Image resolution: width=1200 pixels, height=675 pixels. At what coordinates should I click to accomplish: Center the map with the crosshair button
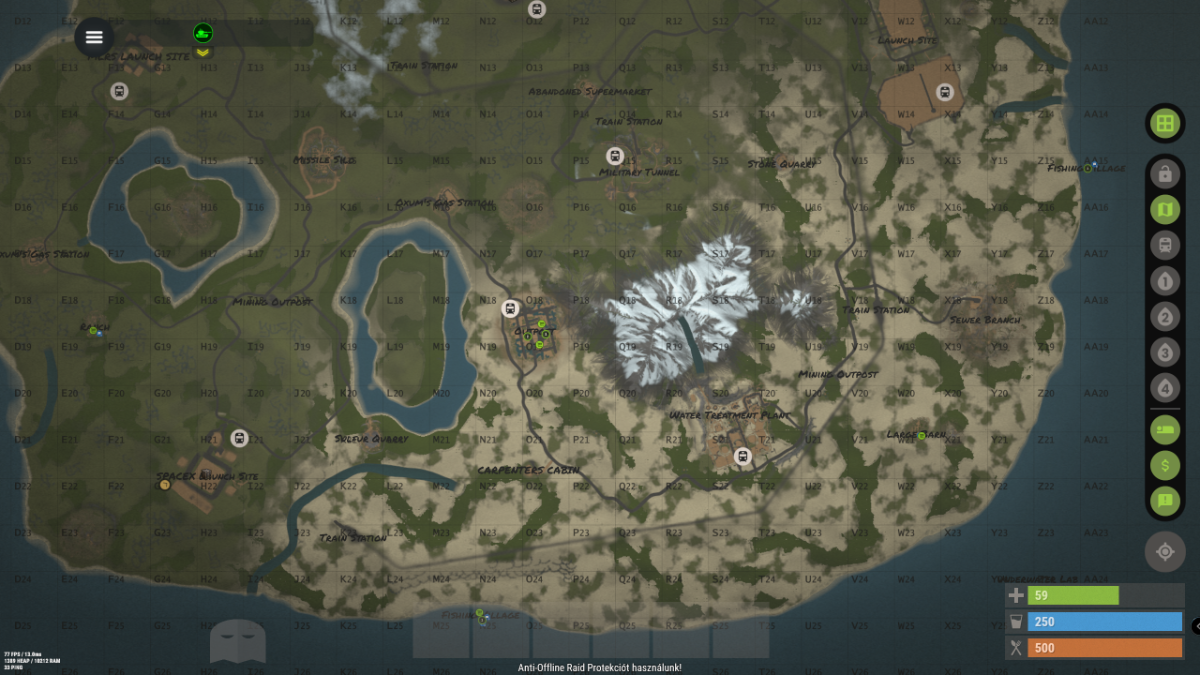click(1164, 552)
